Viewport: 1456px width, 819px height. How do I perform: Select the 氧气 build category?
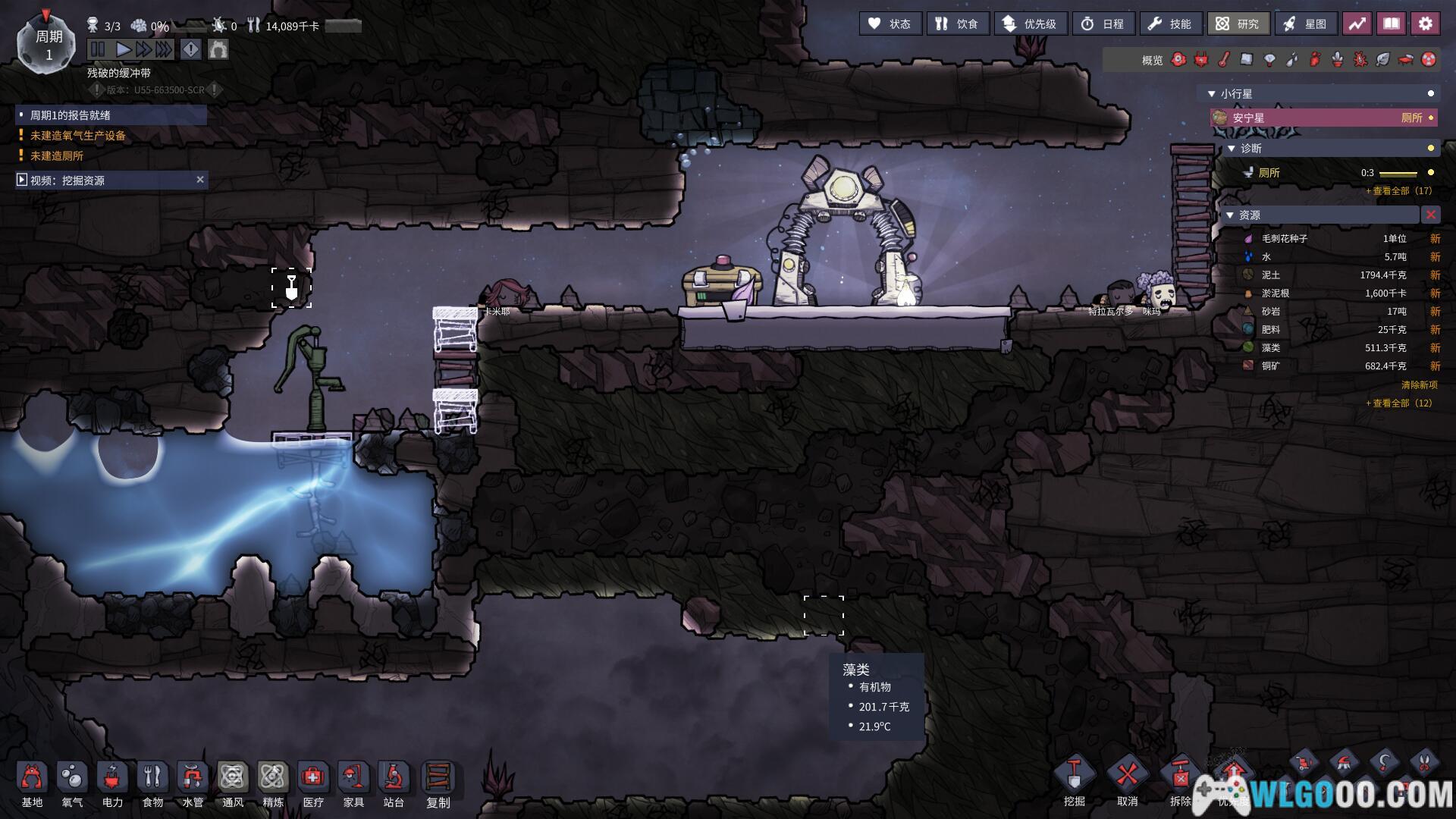72,785
